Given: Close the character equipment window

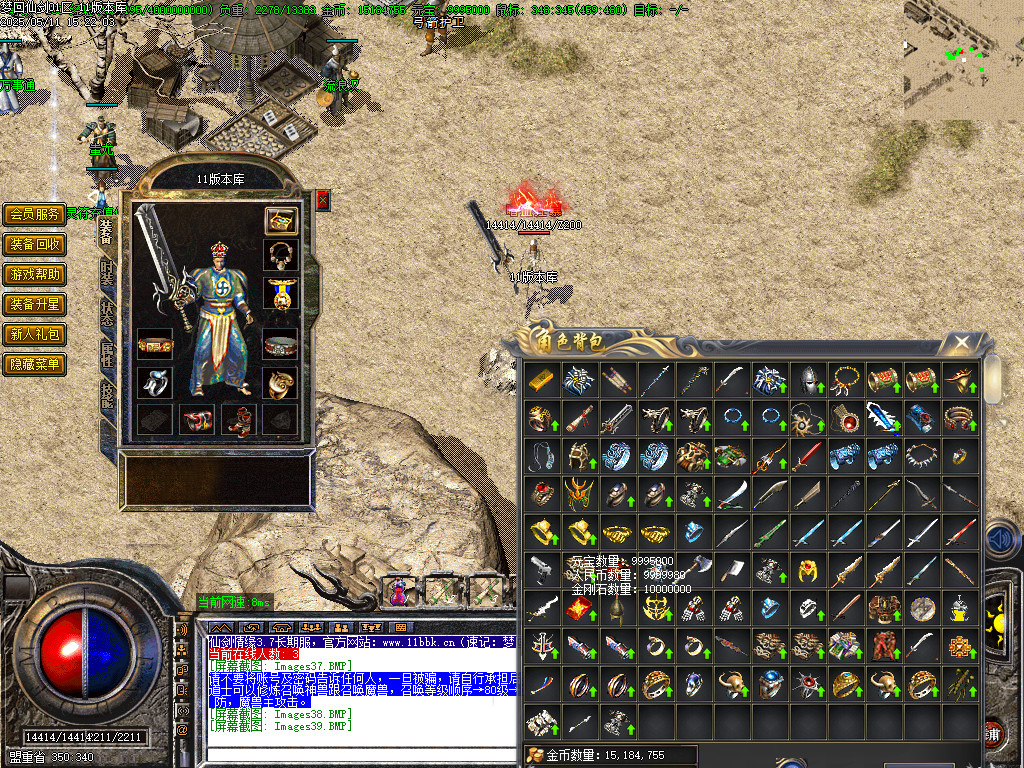Looking at the screenshot, I should [322, 200].
